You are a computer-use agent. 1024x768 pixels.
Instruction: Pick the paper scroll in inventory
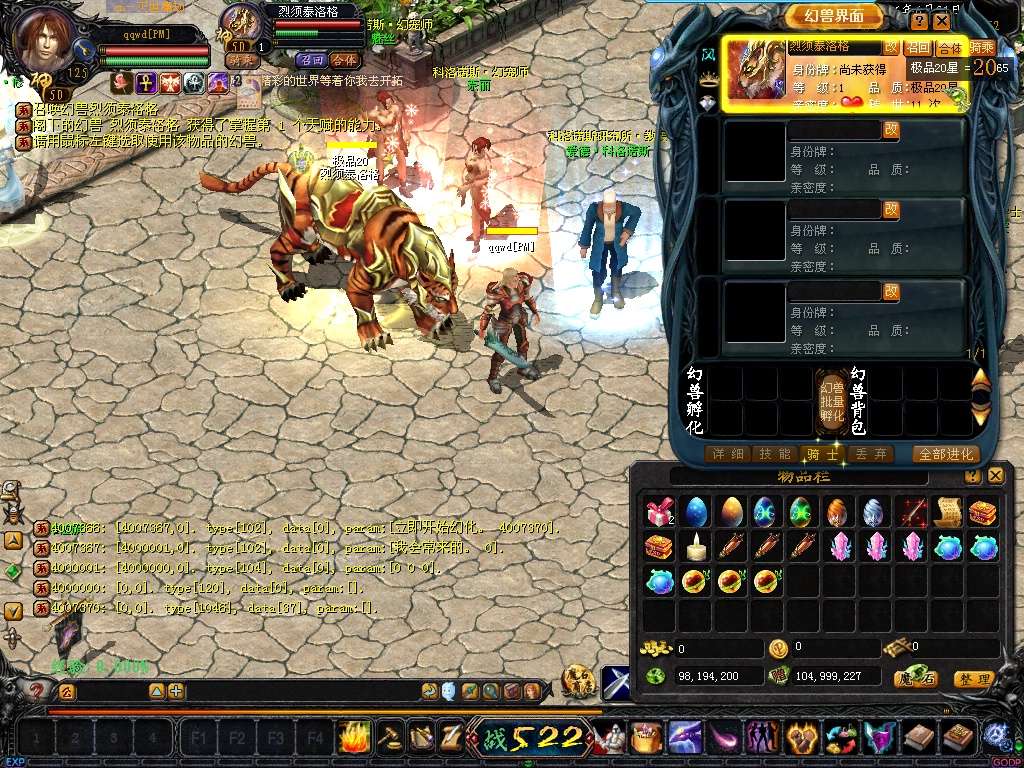(x=947, y=512)
